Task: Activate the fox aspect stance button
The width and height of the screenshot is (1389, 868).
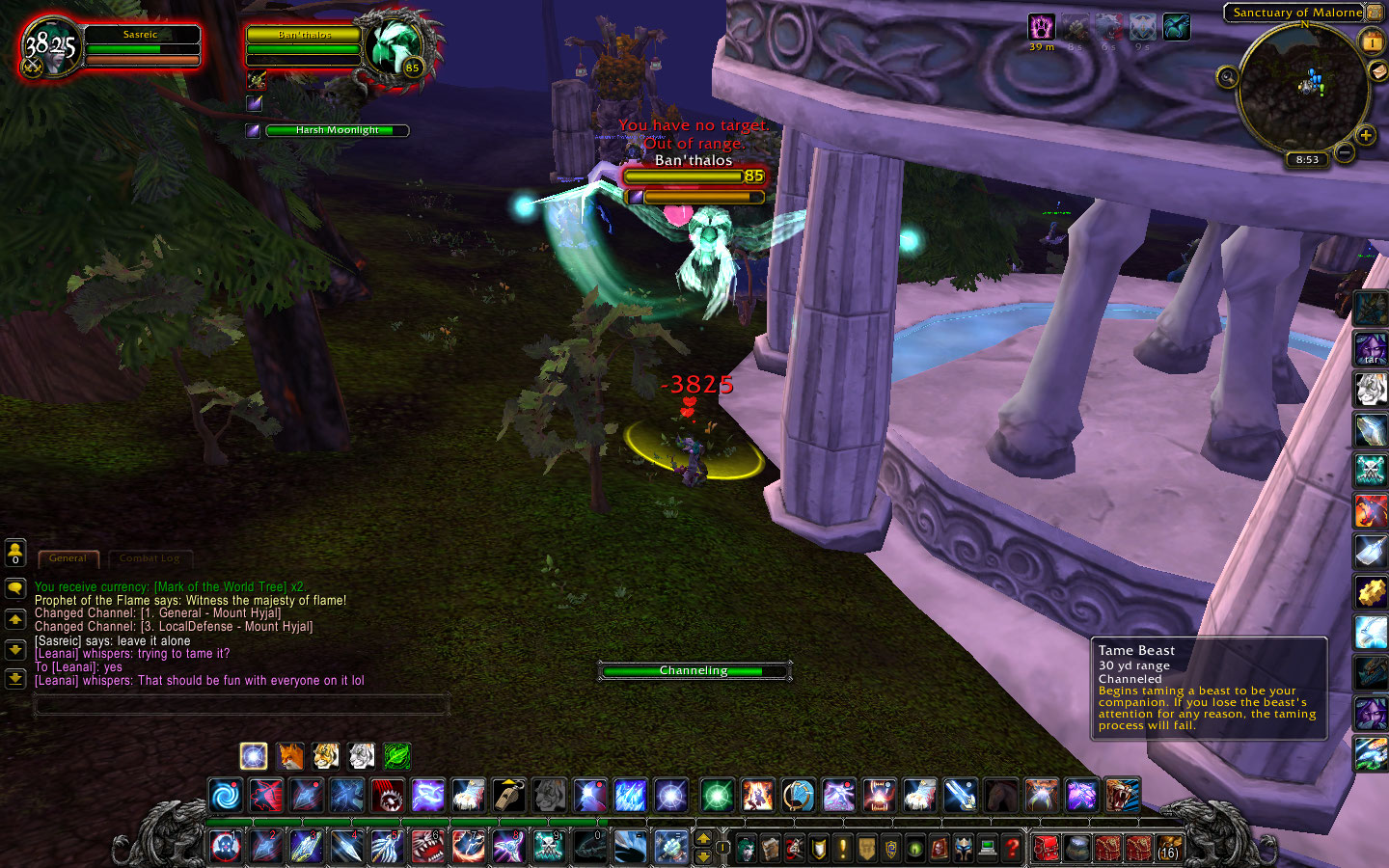Action: pos(289,756)
